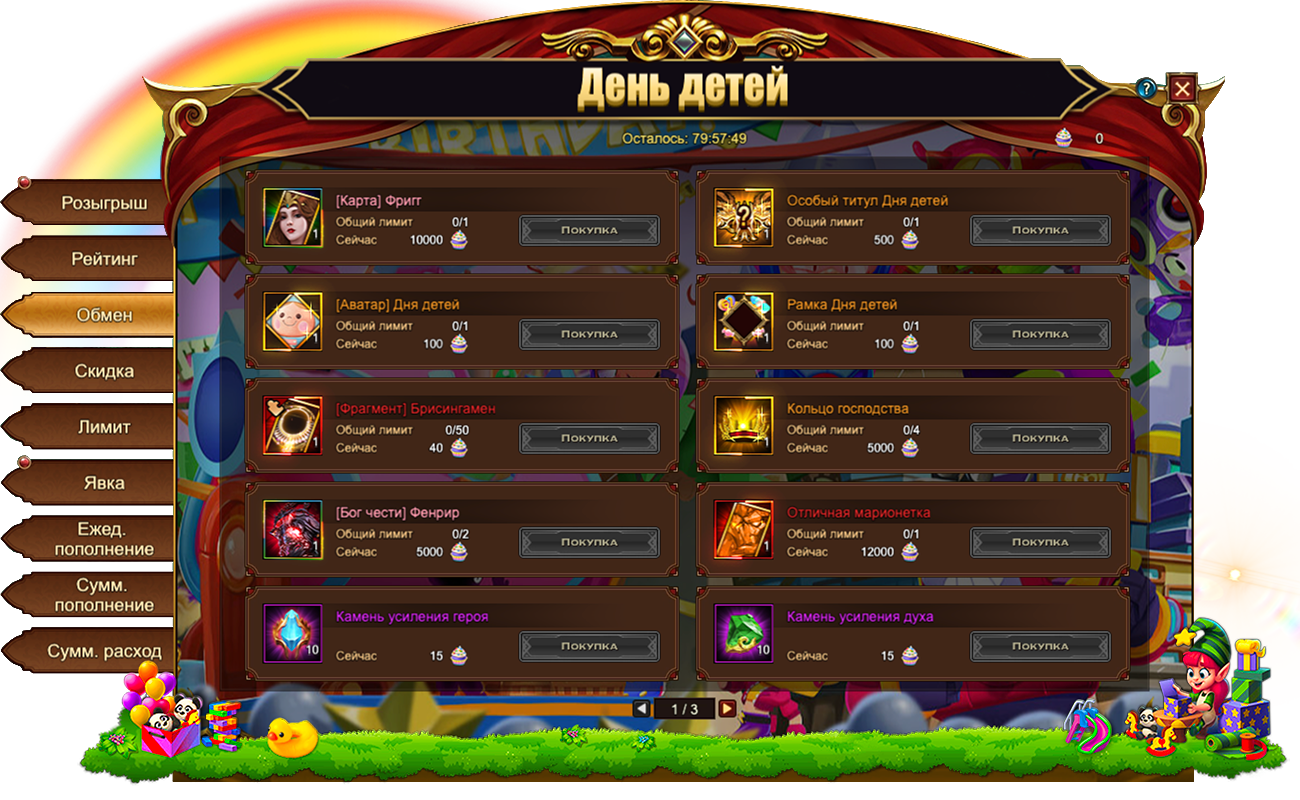Purchase the Отличная марионетка item
Image resolution: width=1300 pixels, height=800 pixels.
coord(1040,542)
